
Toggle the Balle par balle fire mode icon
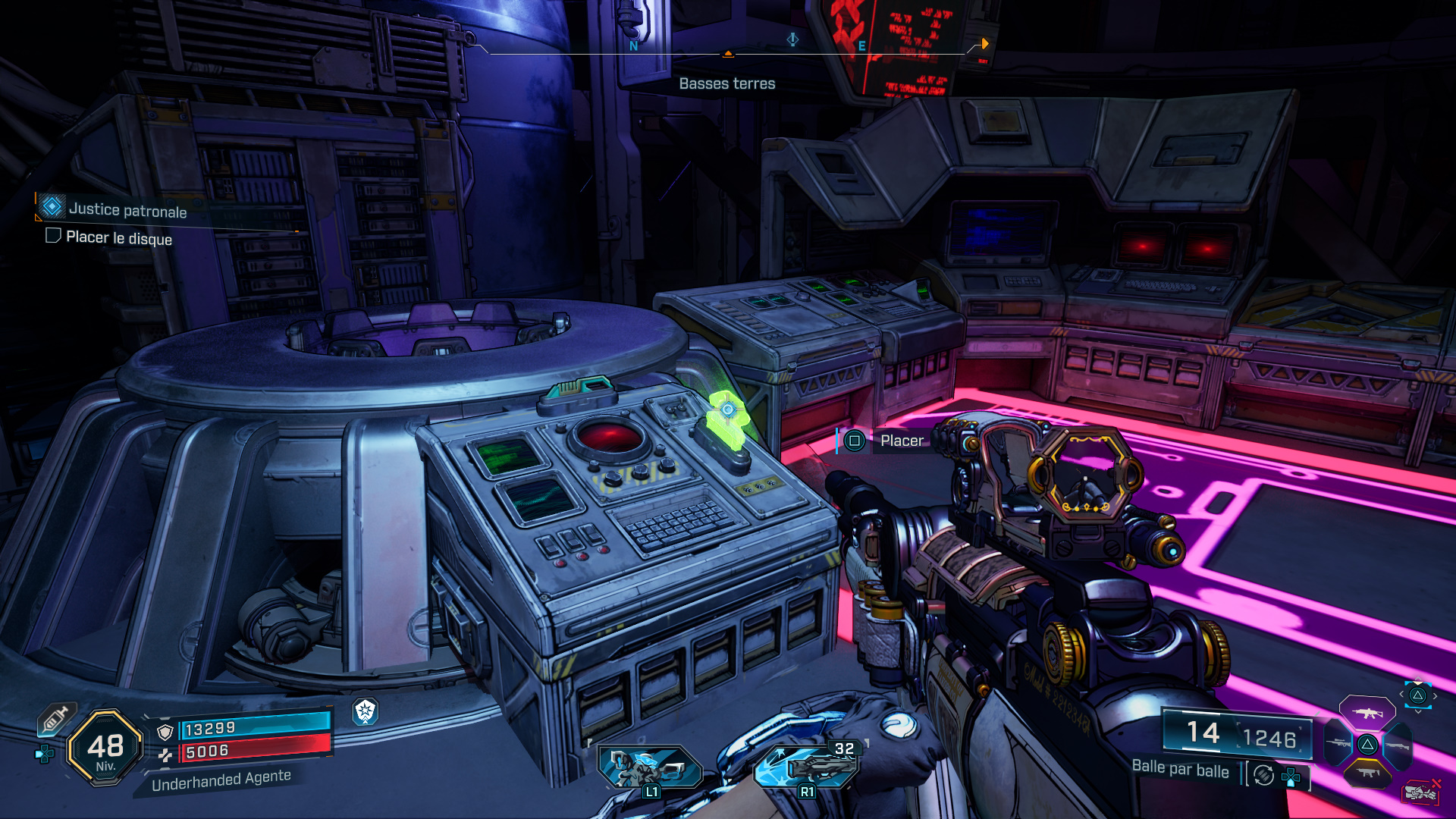[x=1263, y=775]
